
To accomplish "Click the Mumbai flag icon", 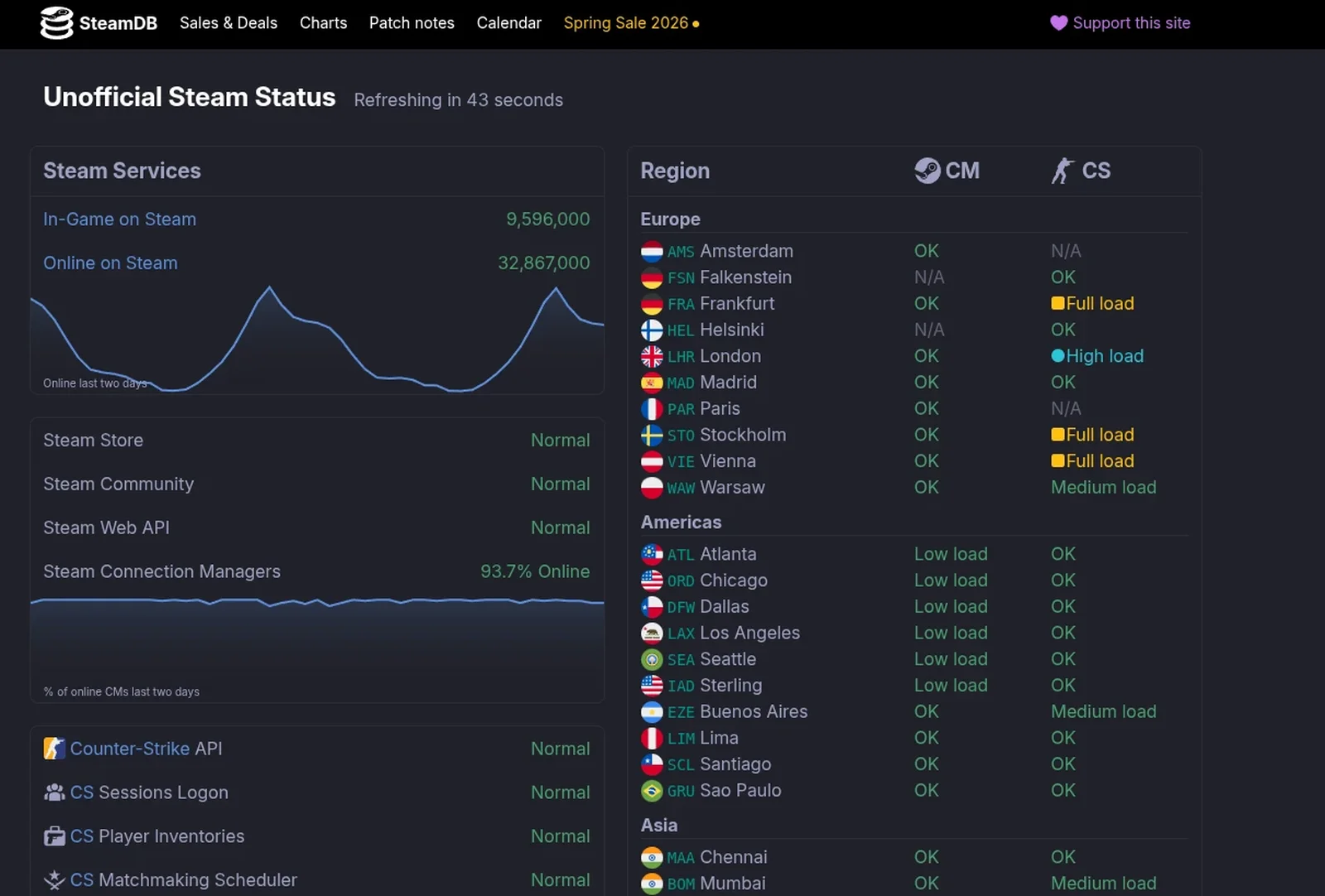I will pyautogui.click(x=652, y=884).
